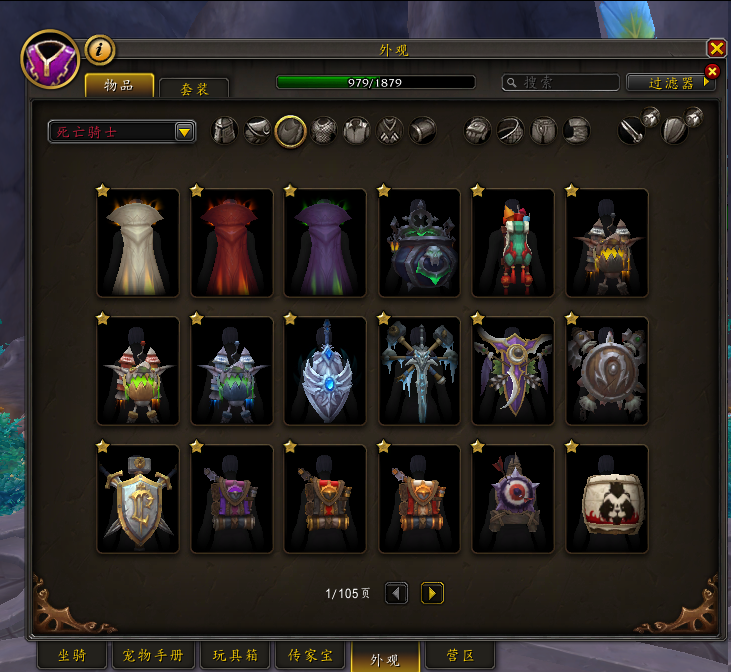Open the 坐骑 mounts tab
Screen dimensions: 731x672
tap(72, 656)
